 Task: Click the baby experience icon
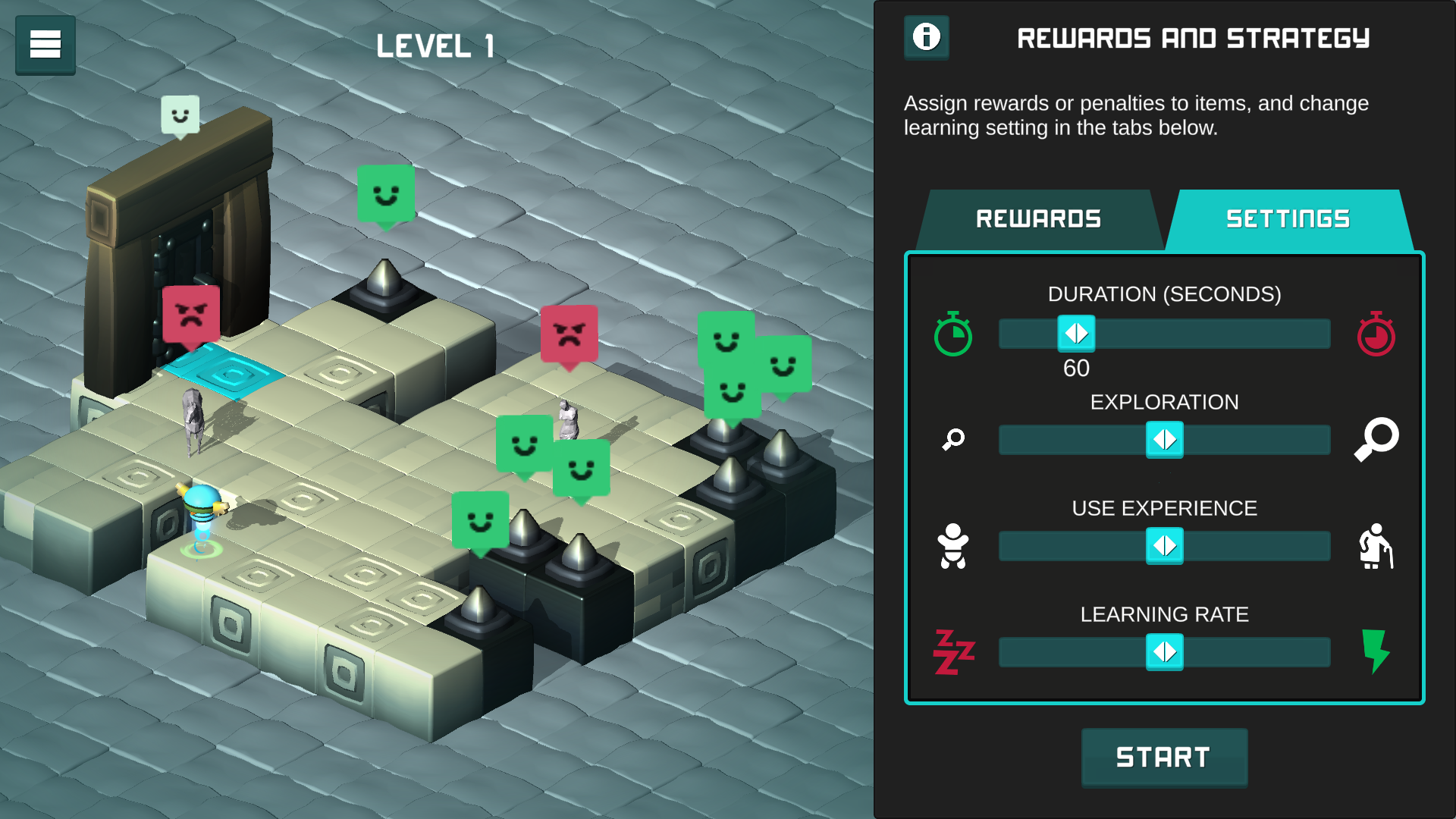tap(953, 546)
